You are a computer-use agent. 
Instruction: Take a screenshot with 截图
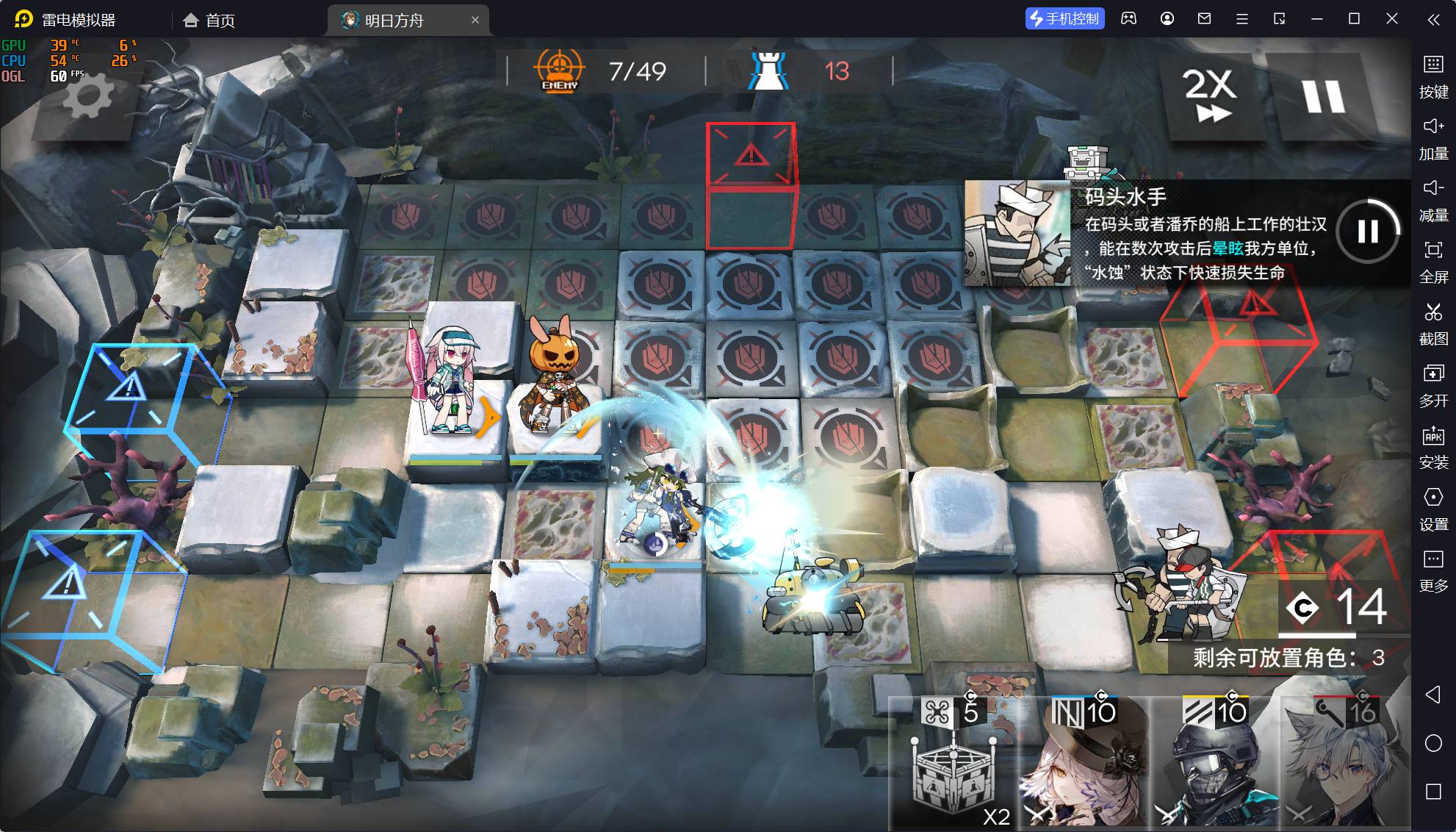[1432, 323]
